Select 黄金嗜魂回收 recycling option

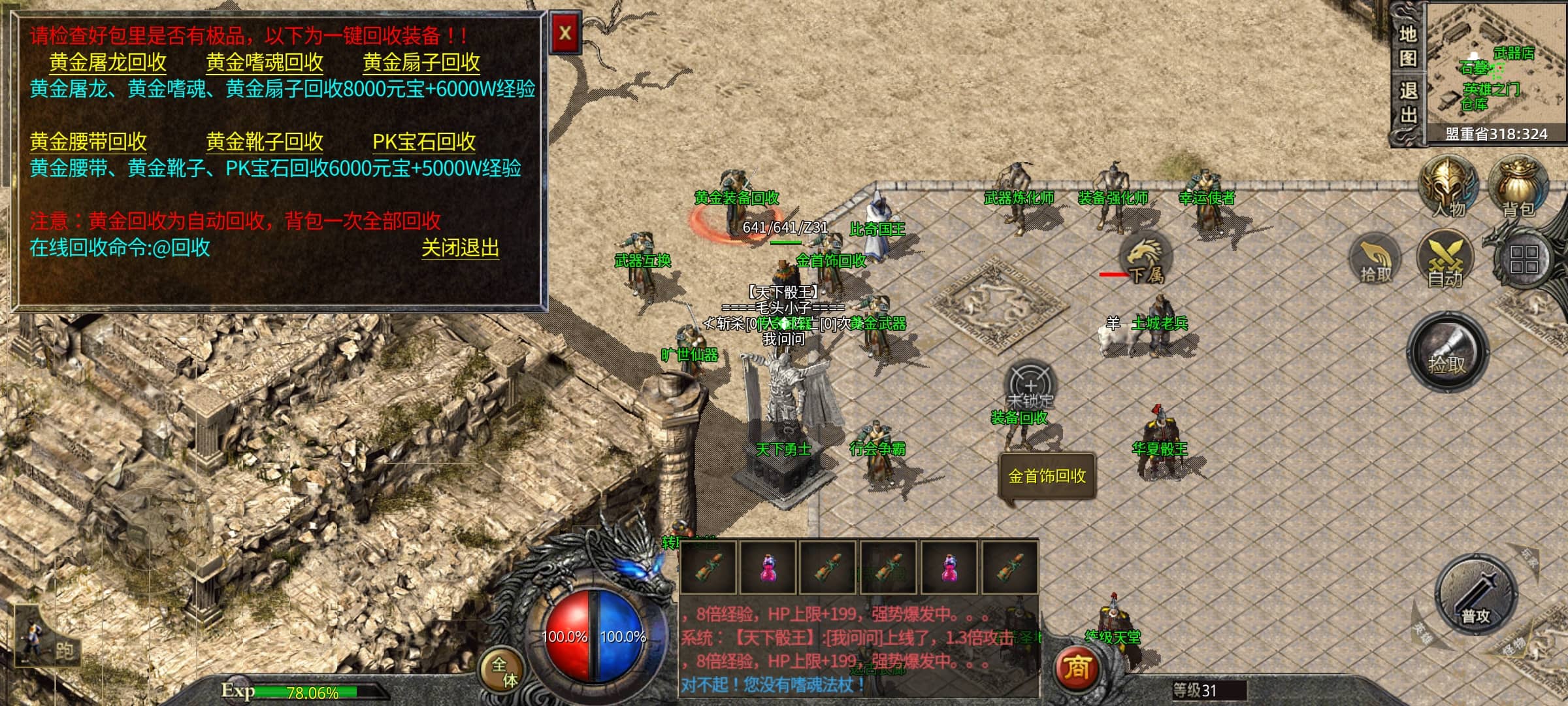pos(265,63)
